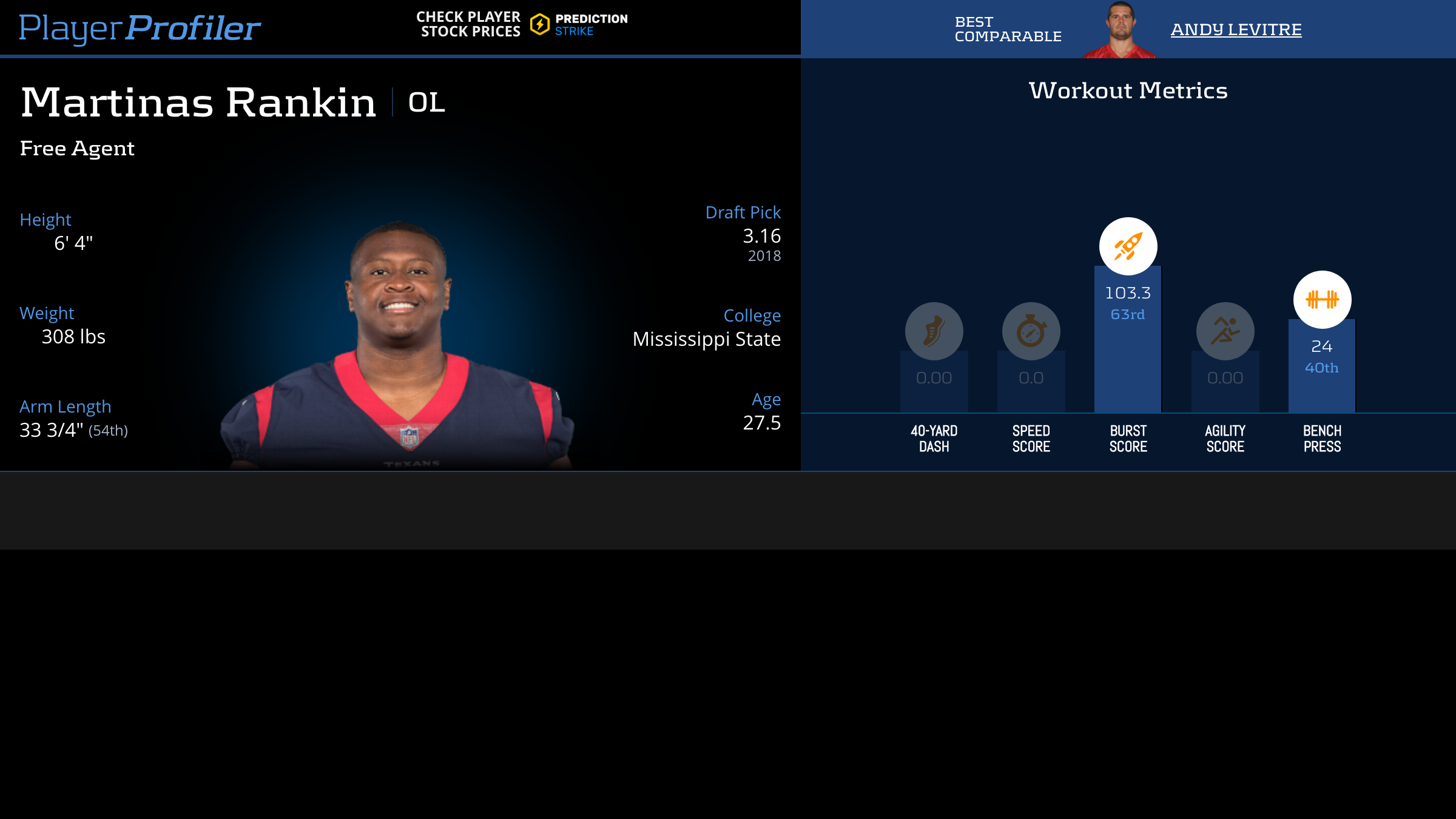Choose the 40-Yard Dash shoe icon
The height and width of the screenshot is (819, 1456).
(x=934, y=331)
